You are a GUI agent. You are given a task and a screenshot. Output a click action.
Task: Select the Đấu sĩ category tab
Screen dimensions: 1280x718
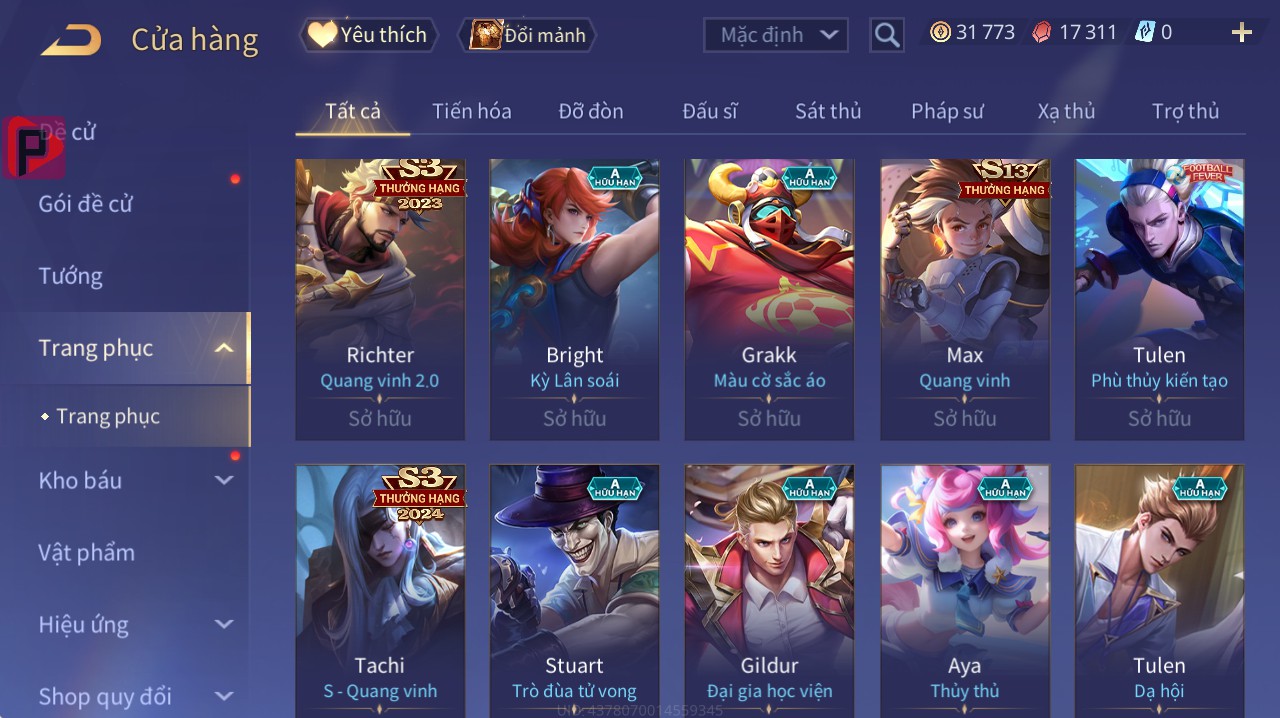coord(710,111)
